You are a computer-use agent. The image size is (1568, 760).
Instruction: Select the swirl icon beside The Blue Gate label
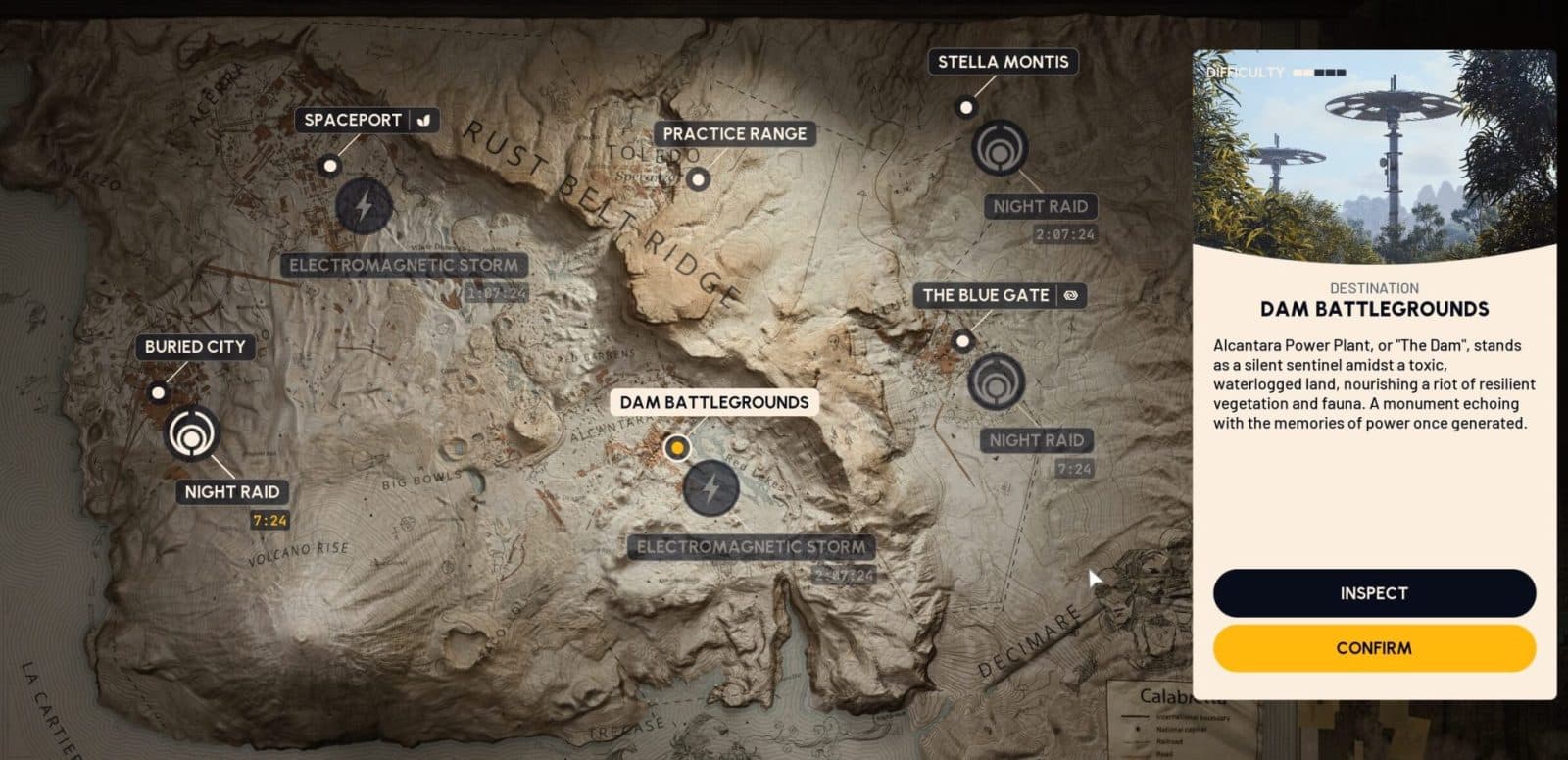pyautogui.click(x=1072, y=295)
